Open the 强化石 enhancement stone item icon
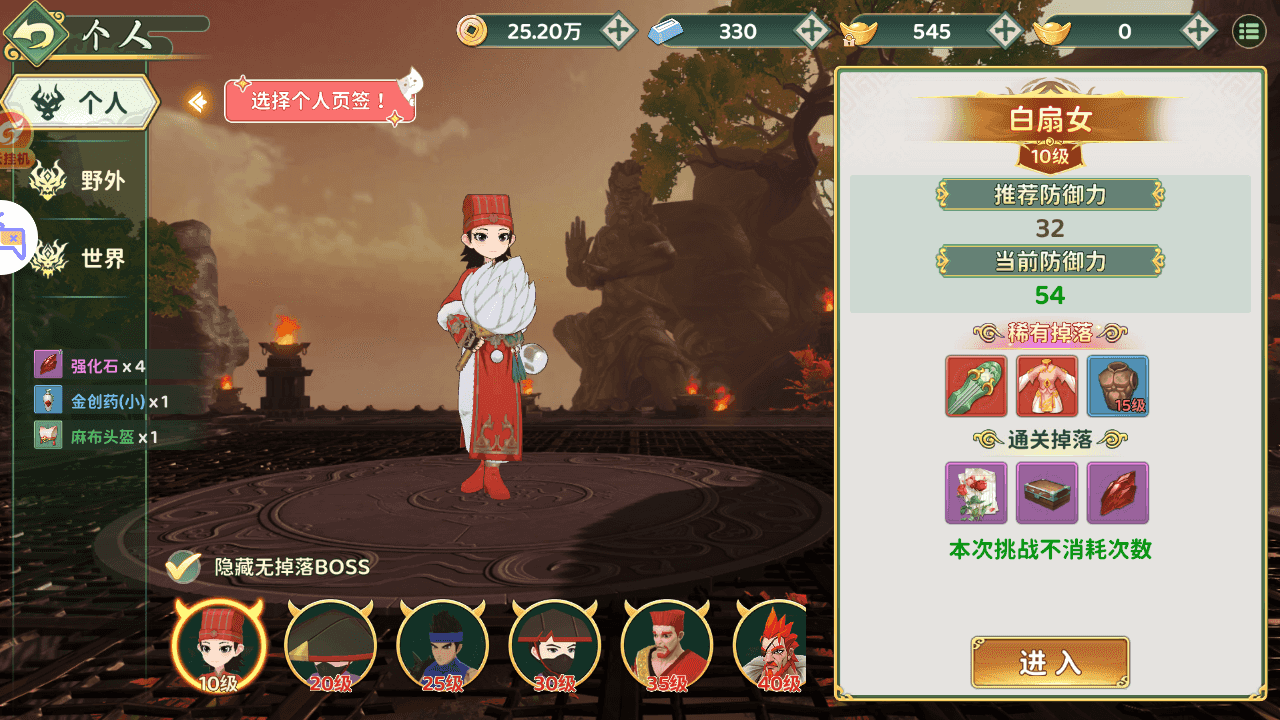1280x720 pixels. tap(47, 364)
